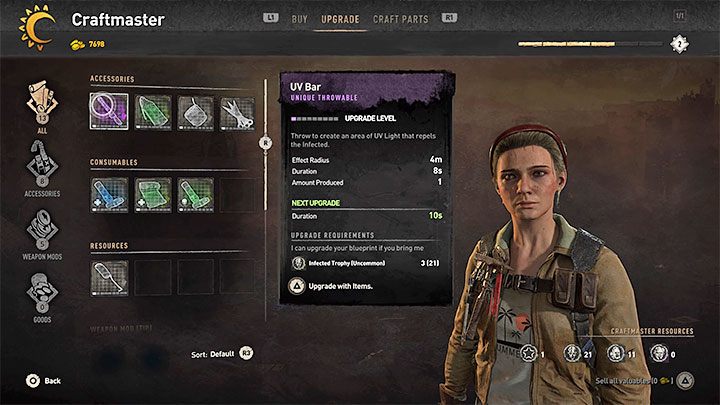This screenshot has width=720, height=405.
Task: Select the white claw-shaped accessory blueprint
Action: (238, 112)
